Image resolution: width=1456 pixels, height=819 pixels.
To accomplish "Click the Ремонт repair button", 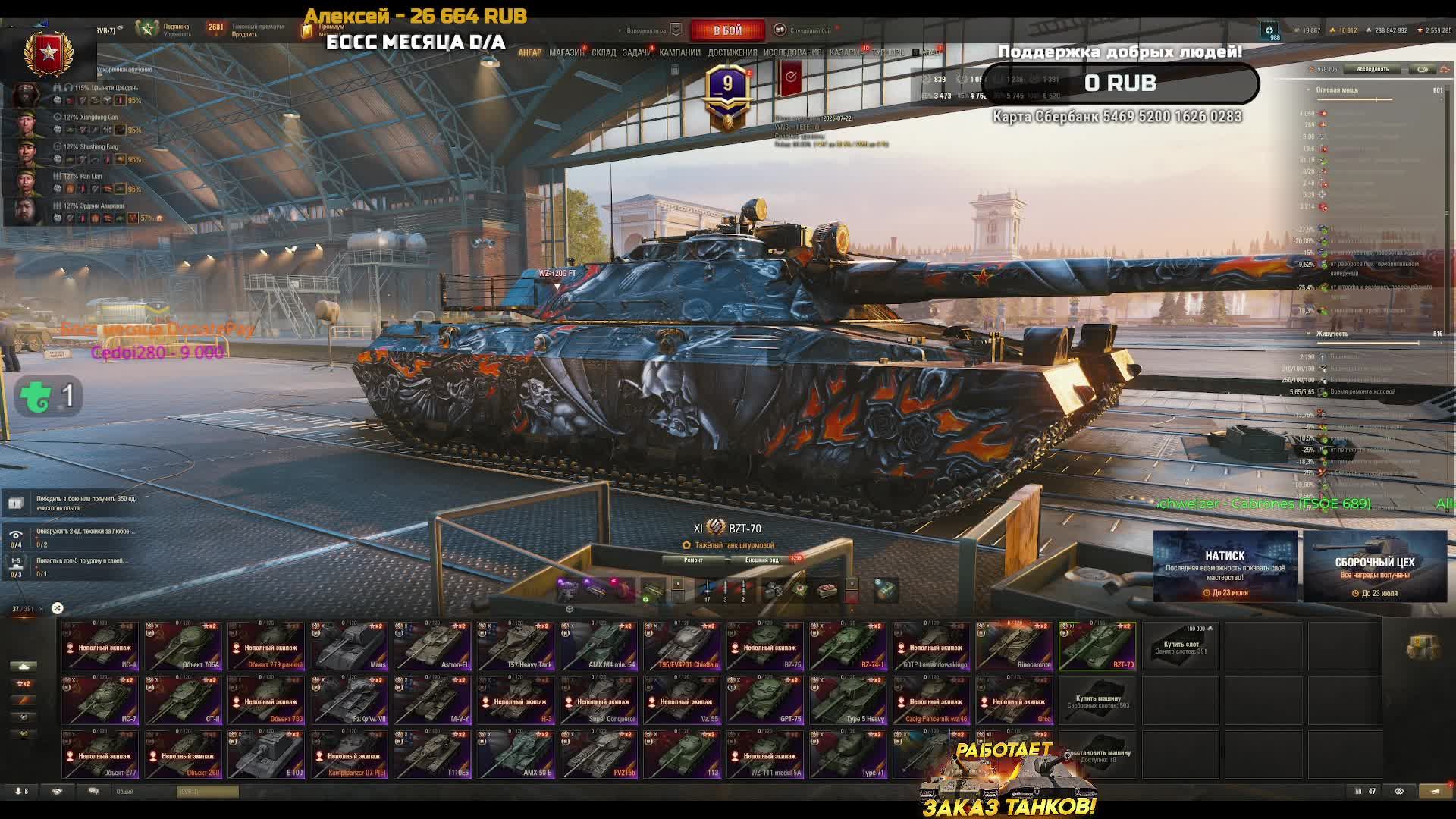I will 693,560.
